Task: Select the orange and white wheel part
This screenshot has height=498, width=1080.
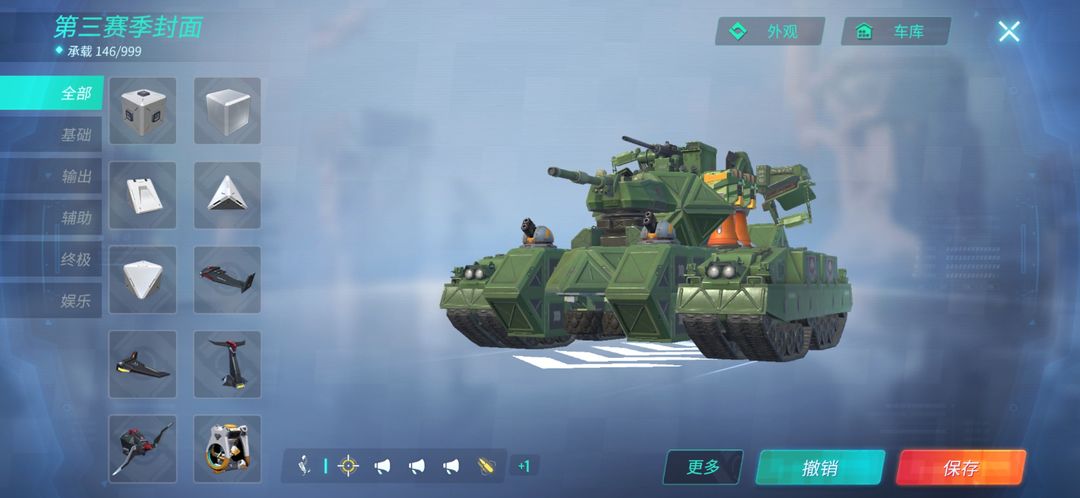Action: 227,447
